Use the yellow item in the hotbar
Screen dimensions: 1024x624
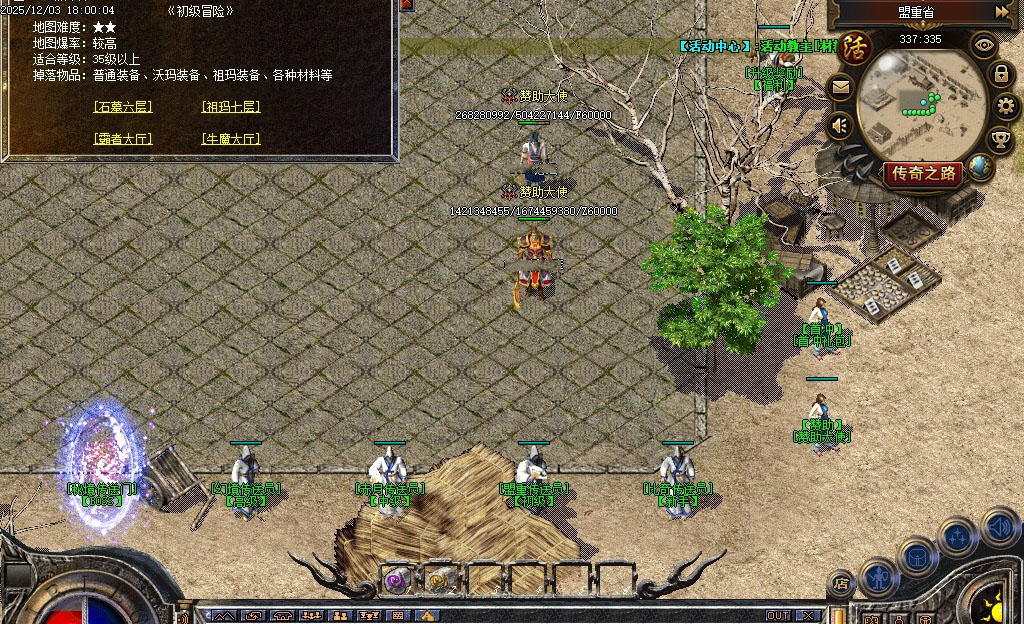pyautogui.click(x=440, y=578)
